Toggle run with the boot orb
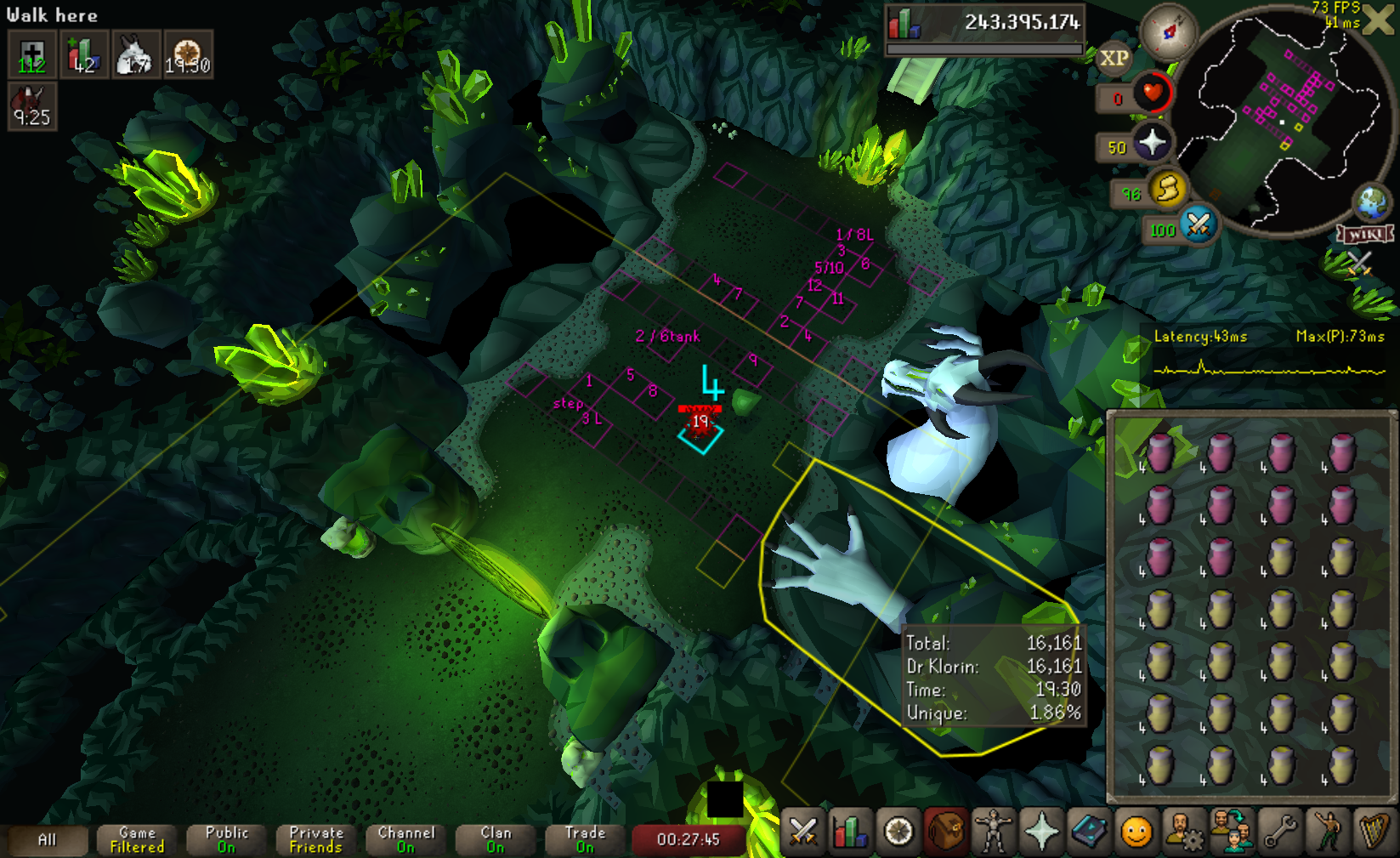 pyautogui.click(x=1169, y=188)
